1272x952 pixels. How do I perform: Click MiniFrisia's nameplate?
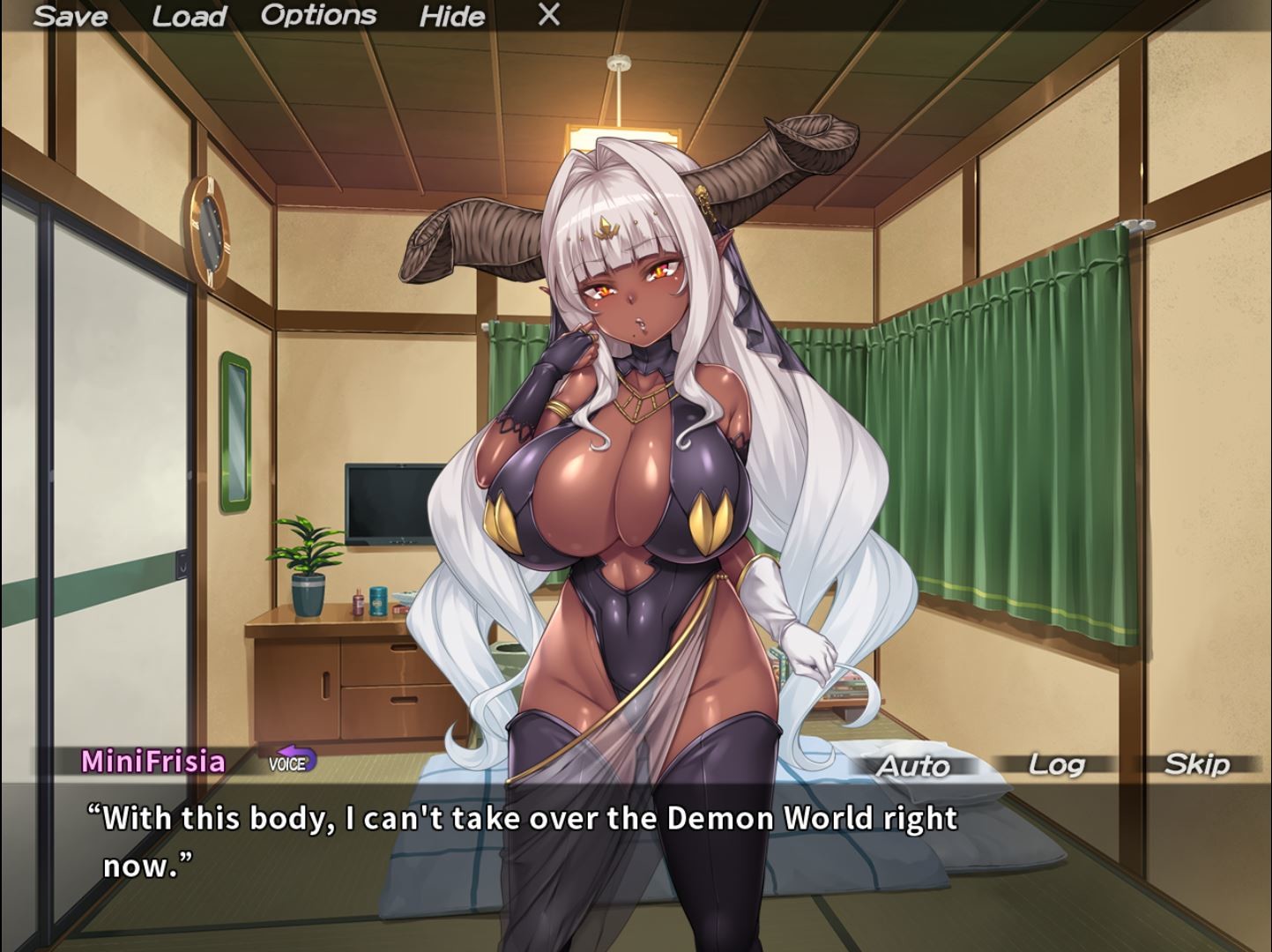[154, 762]
